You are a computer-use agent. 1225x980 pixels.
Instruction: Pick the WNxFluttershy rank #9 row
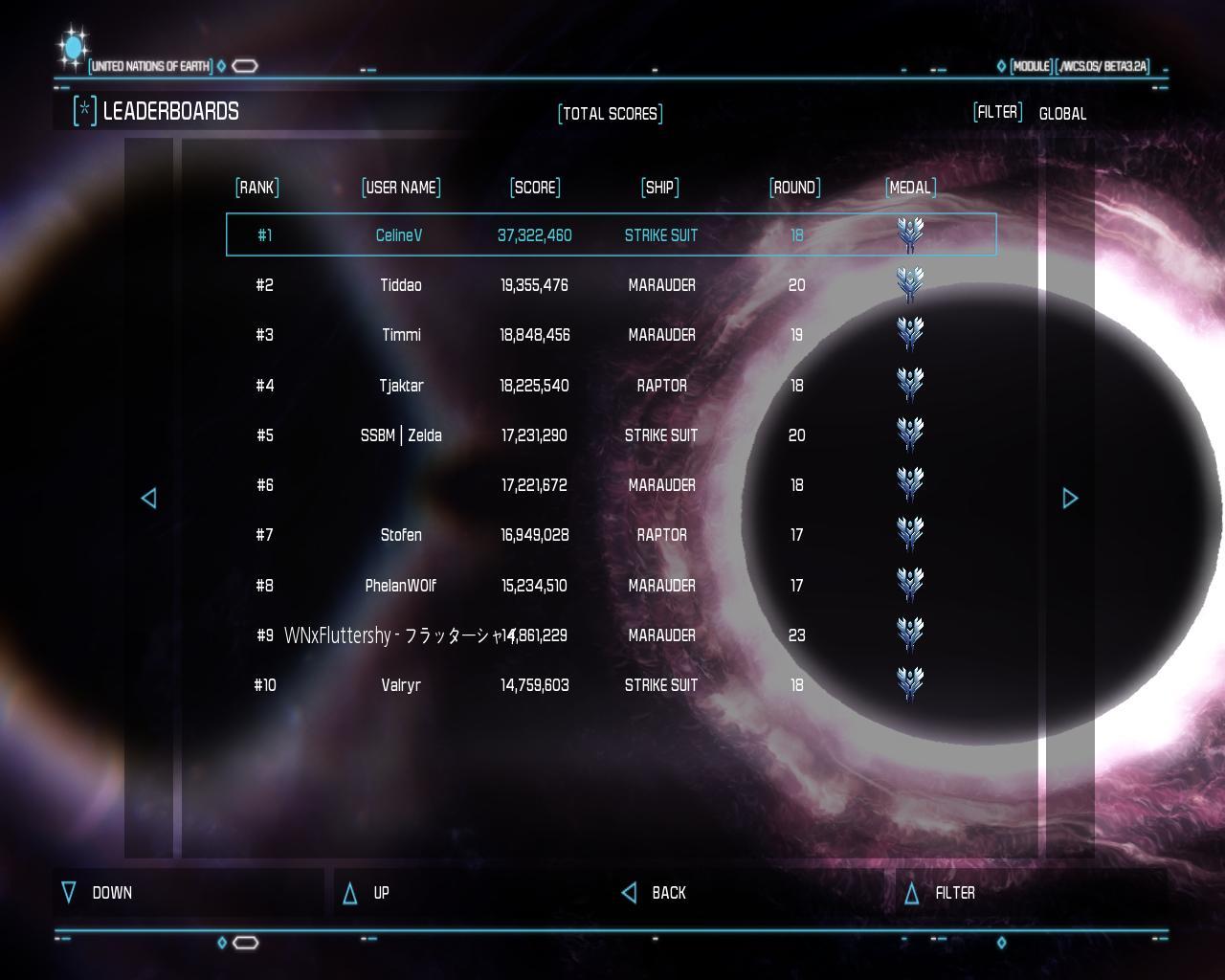coord(611,635)
